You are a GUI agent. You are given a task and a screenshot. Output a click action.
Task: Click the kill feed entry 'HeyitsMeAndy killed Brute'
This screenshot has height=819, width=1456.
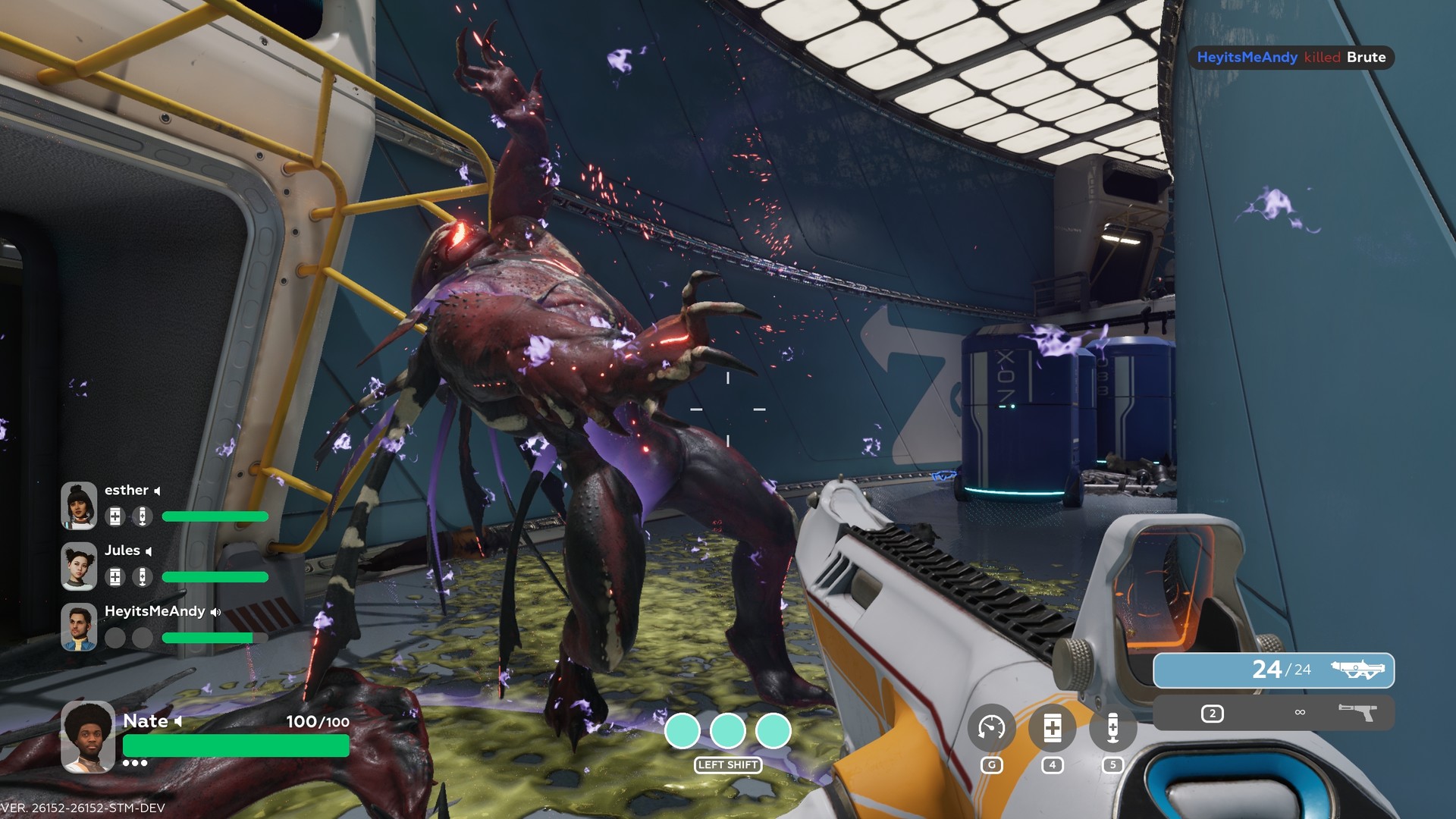1291,58
